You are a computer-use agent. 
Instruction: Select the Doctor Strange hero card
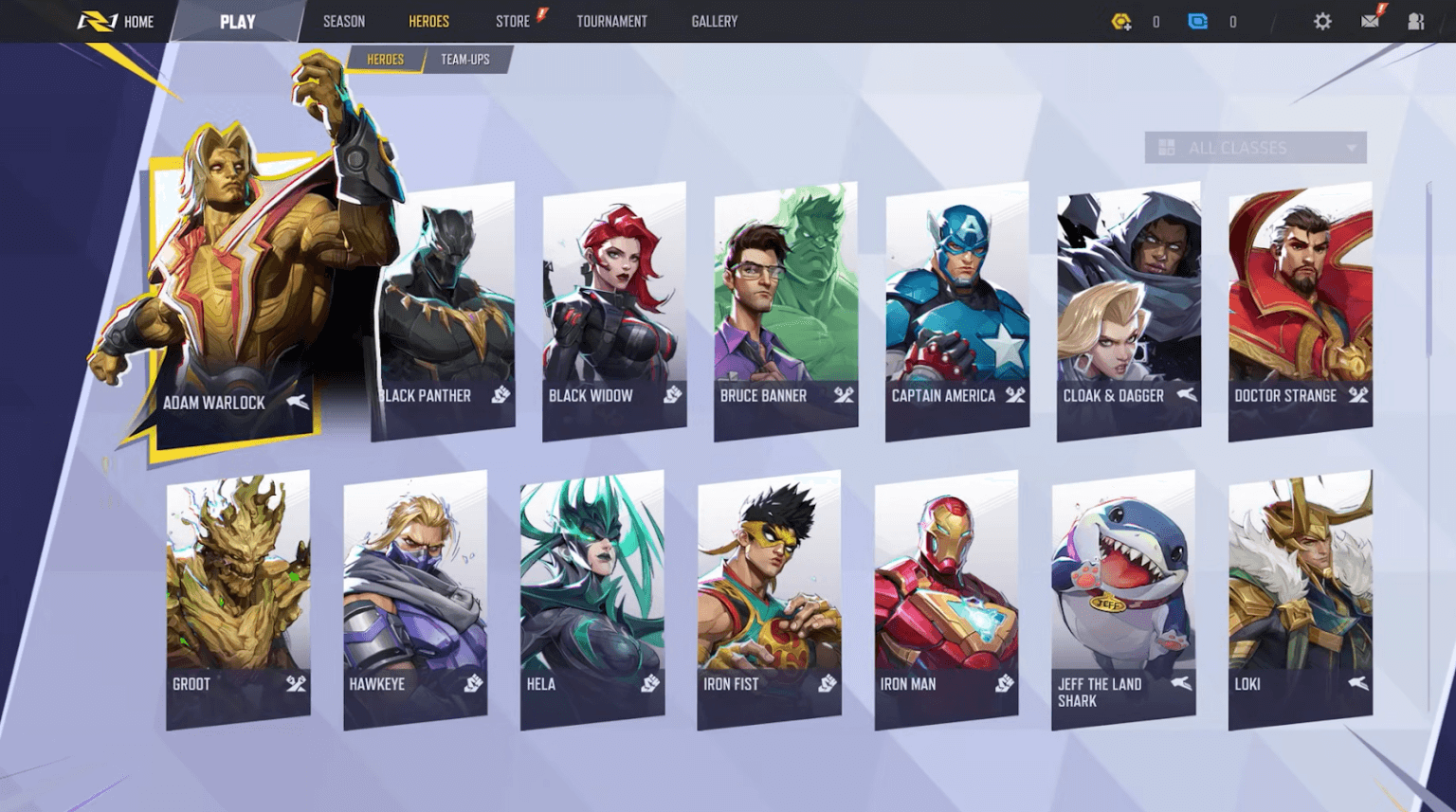point(1300,311)
